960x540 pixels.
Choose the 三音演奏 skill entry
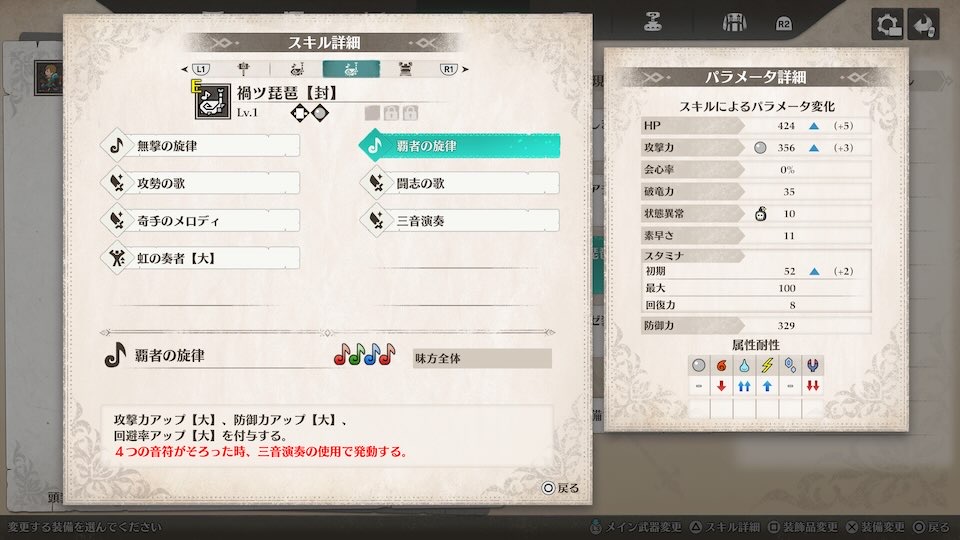pyautogui.click(x=460, y=220)
